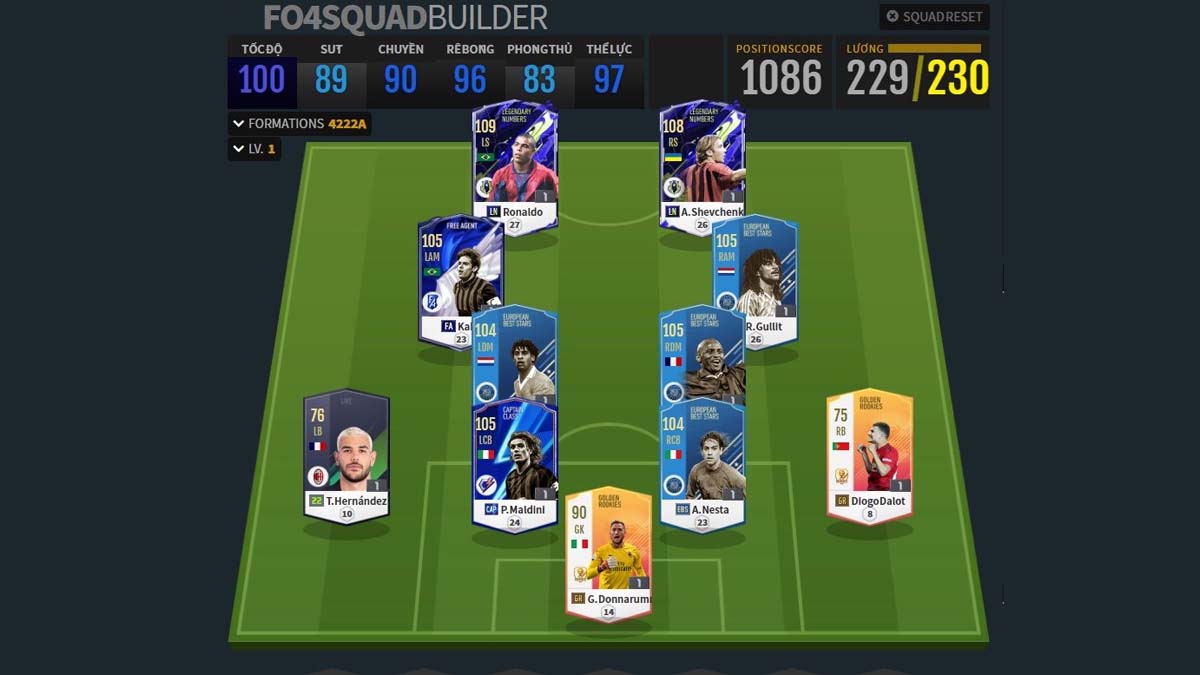
Task: Choose the G. Donnarumma goalkeeper card
Action: pyautogui.click(x=608, y=550)
